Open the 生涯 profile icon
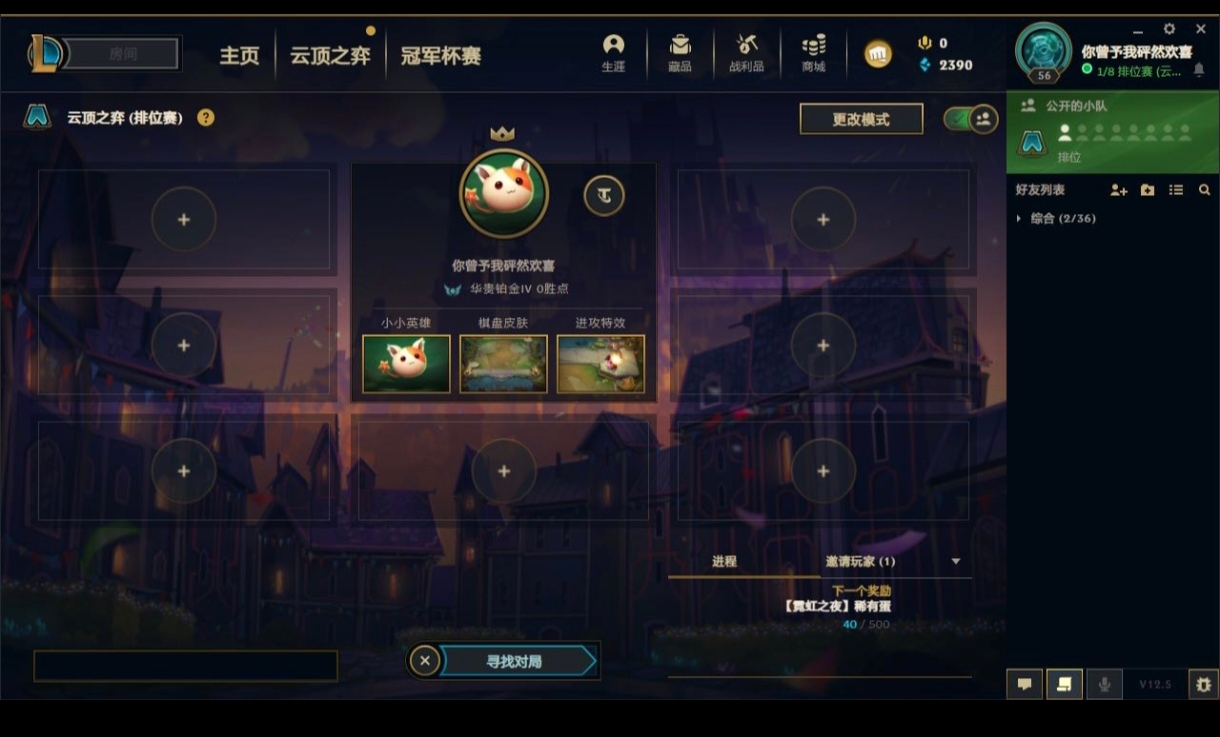This screenshot has width=1220, height=737. click(613, 53)
